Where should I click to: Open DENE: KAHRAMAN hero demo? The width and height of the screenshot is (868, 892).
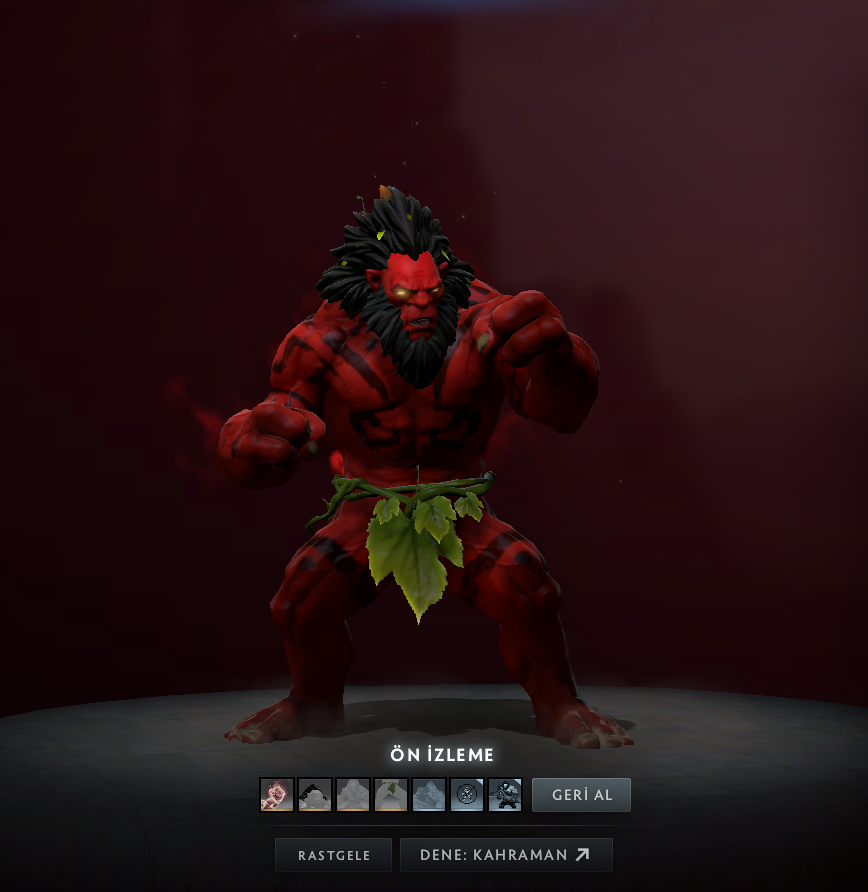(506, 855)
